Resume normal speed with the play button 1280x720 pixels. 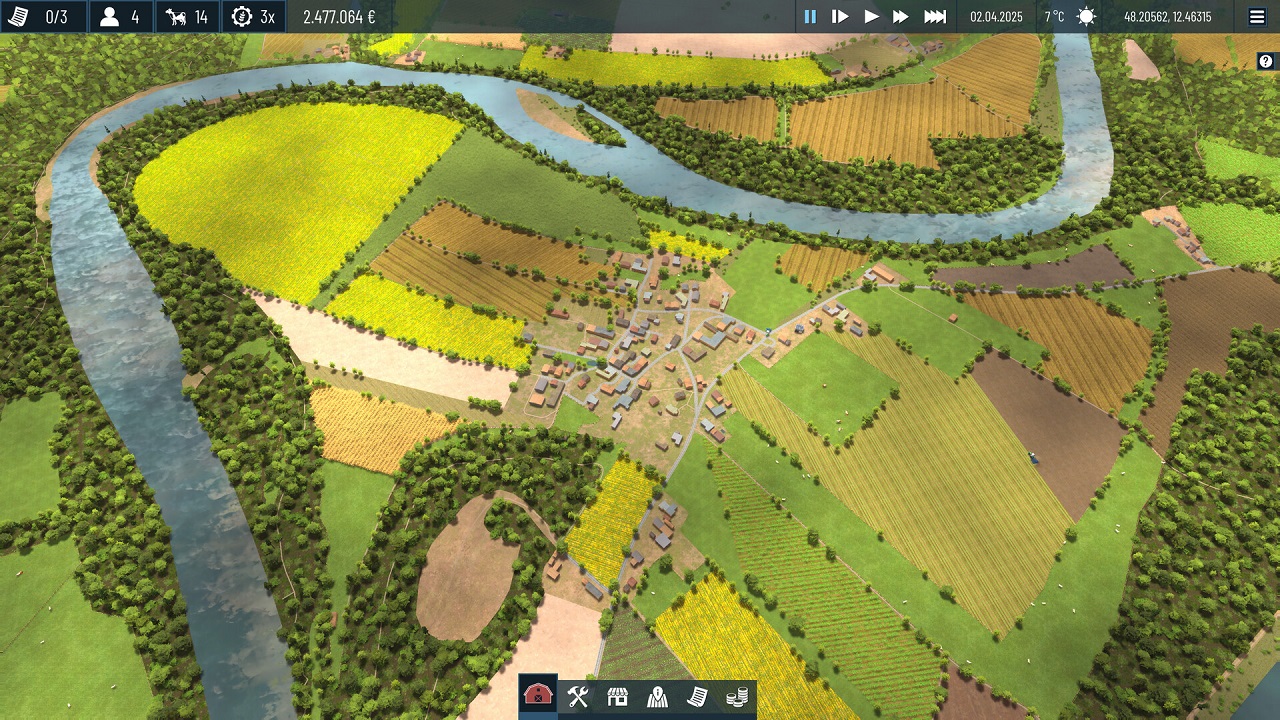coord(871,15)
